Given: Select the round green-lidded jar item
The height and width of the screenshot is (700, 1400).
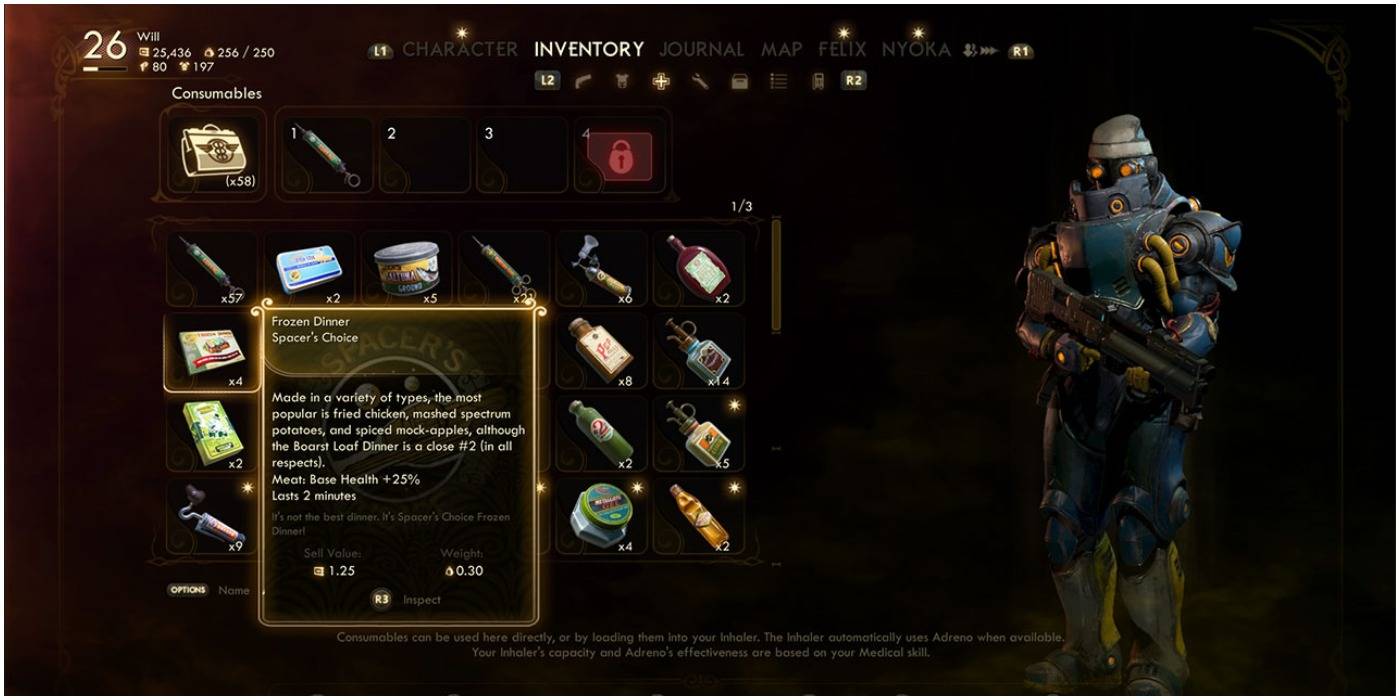Looking at the screenshot, I should coord(601,514).
